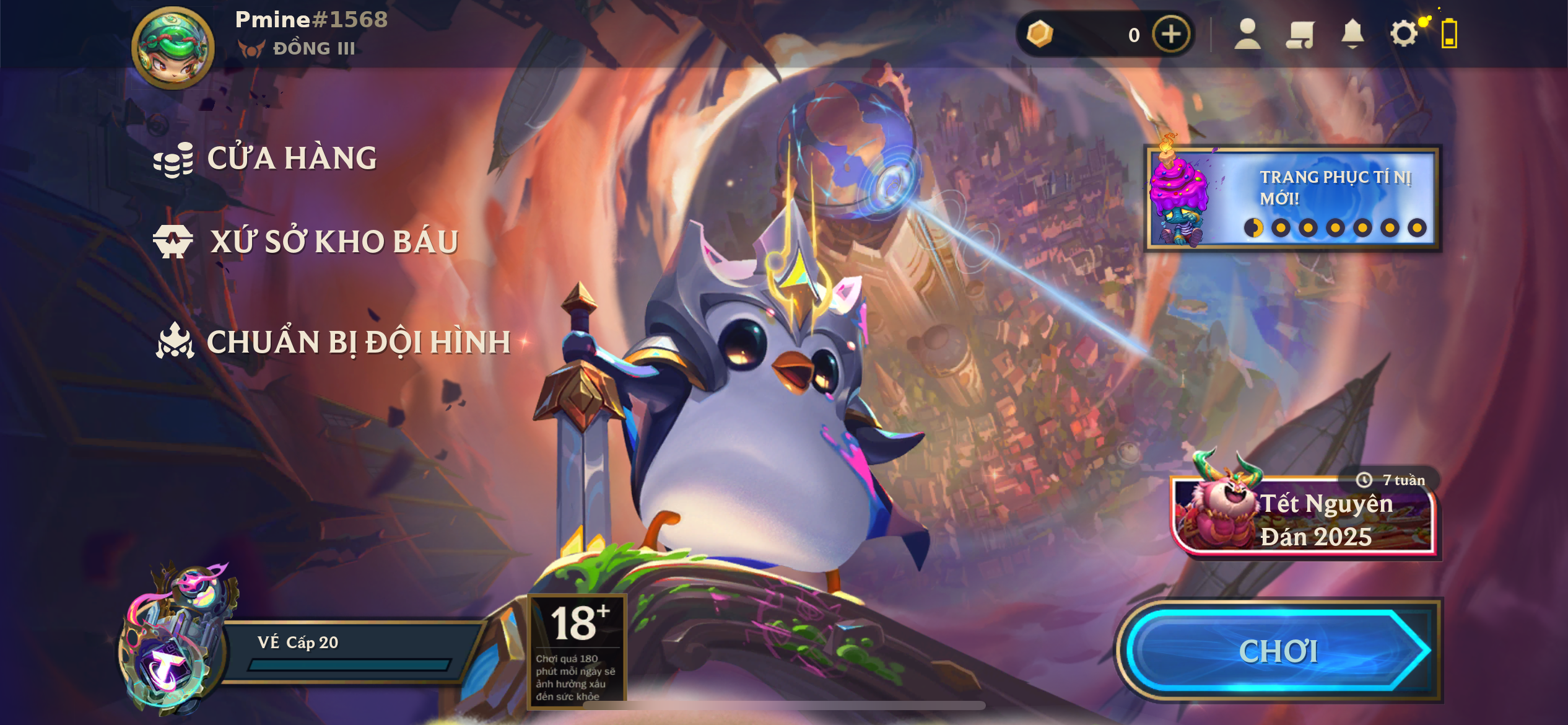View the Trang Phục Tí Nị Mới banner

(1293, 198)
